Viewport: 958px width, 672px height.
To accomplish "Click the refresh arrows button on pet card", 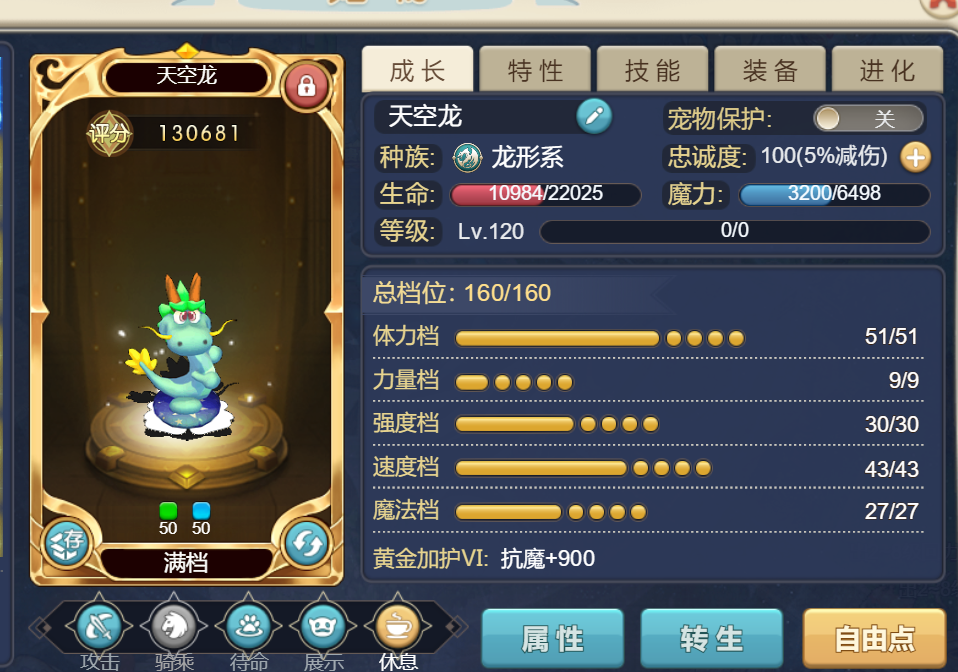I will [x=306, y=544].
